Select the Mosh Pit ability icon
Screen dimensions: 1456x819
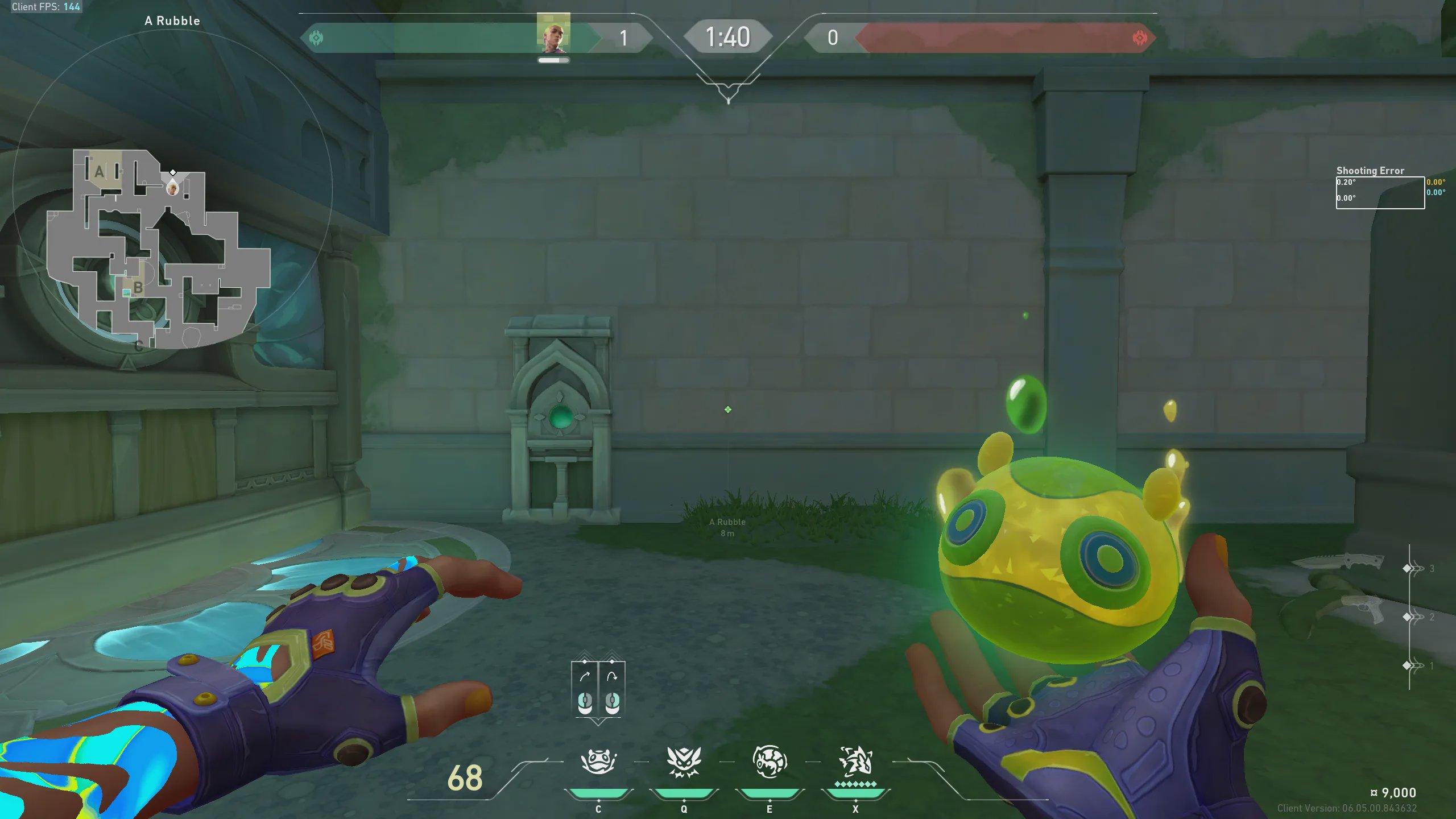[598, 761]
